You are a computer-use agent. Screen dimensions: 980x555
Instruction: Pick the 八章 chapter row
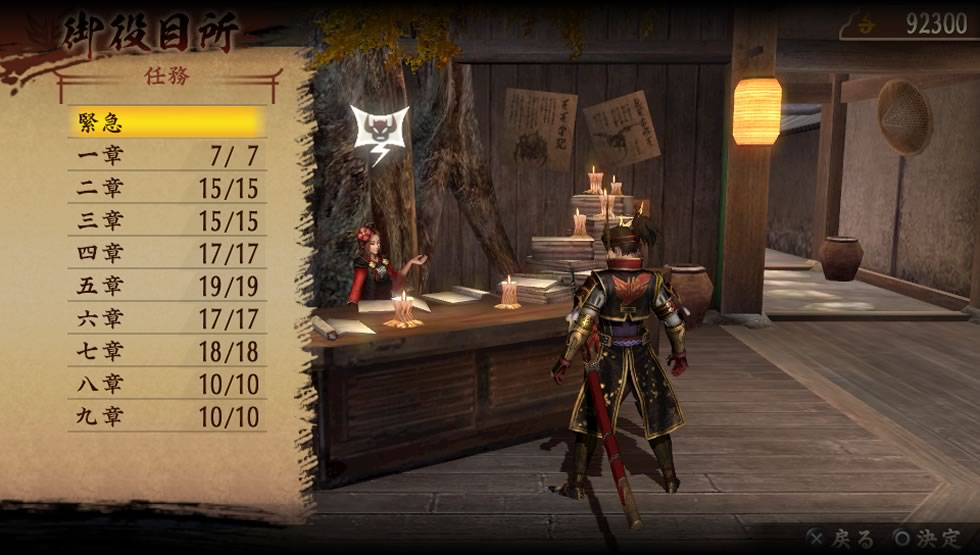click(167, 384)
